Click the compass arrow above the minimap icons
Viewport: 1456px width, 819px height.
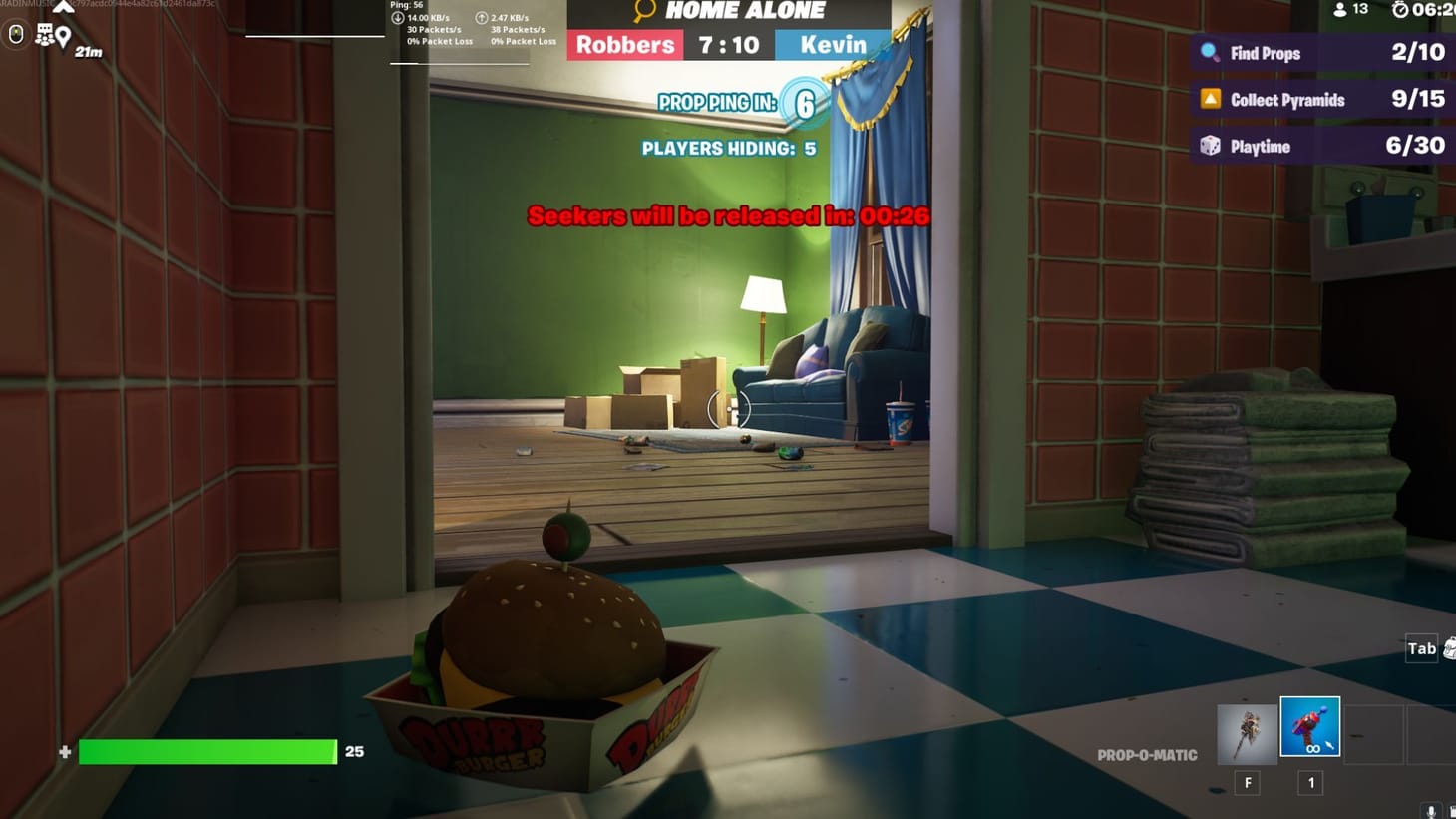click(x=64, y=6)
